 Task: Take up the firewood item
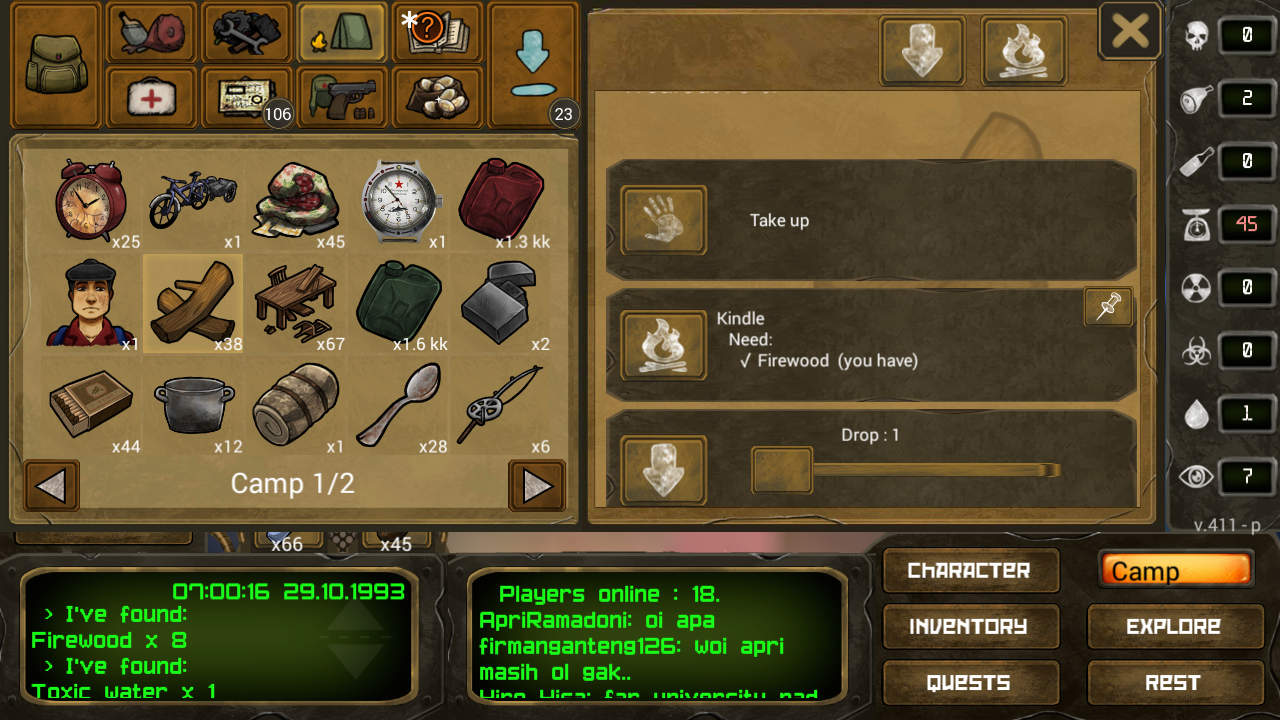pyautogui.click(x=663, y=220)
